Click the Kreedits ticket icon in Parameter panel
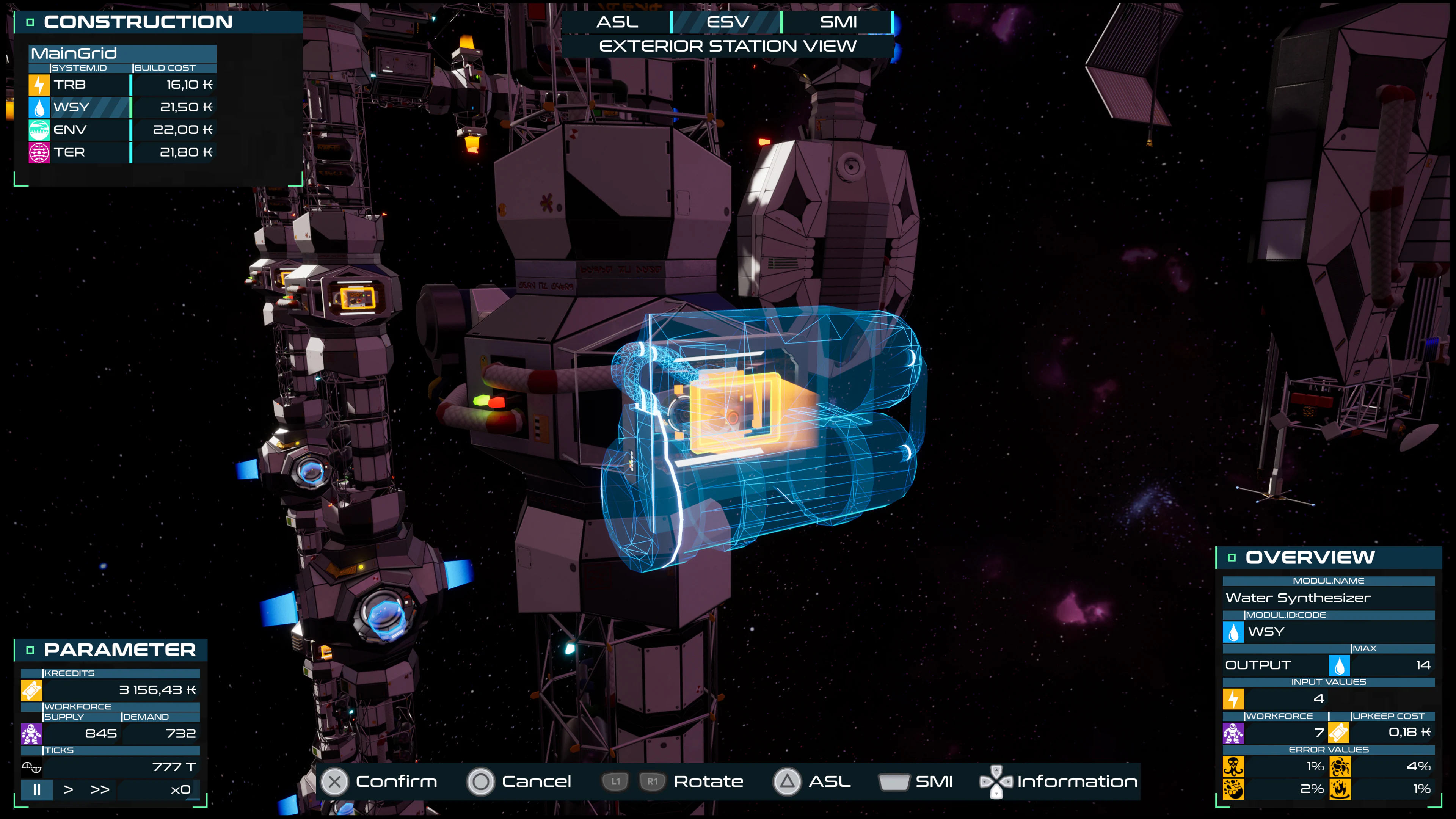The image size is (1456, 819). coord(32,690)
